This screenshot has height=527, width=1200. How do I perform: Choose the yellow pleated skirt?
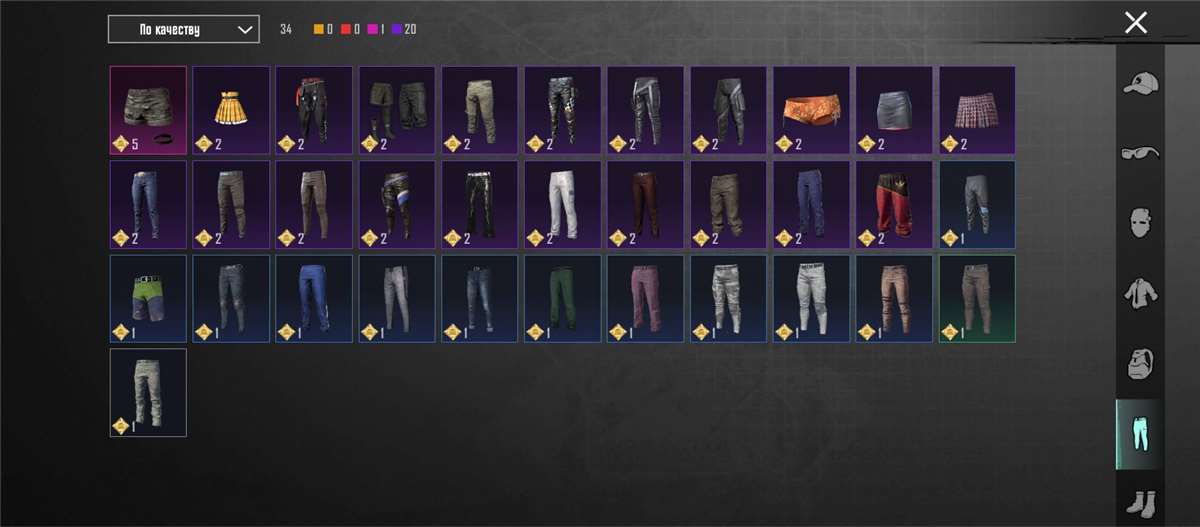click(231, 109)
